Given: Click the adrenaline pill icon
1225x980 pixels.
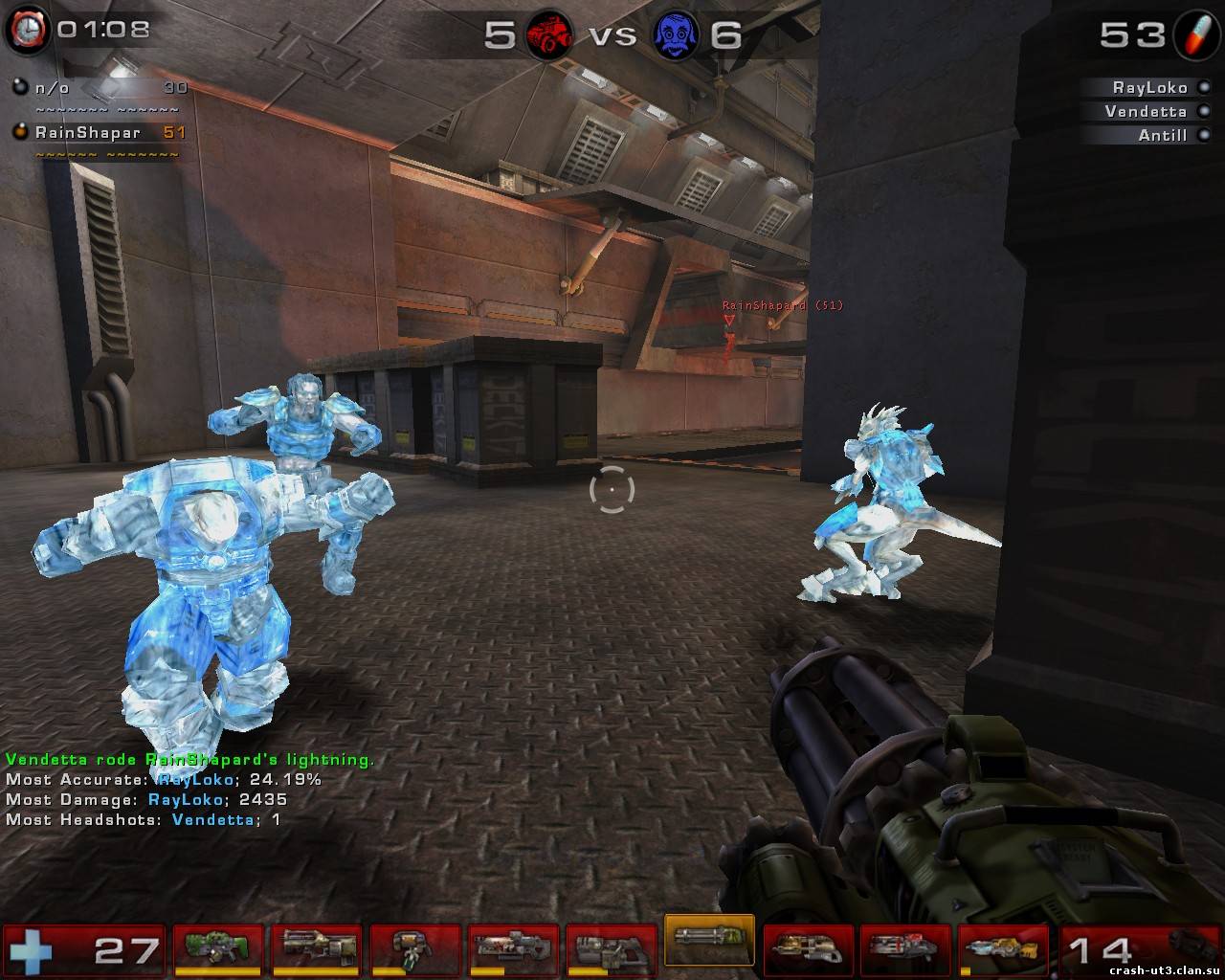Looking at the screenshot, I should [1197, 34].
